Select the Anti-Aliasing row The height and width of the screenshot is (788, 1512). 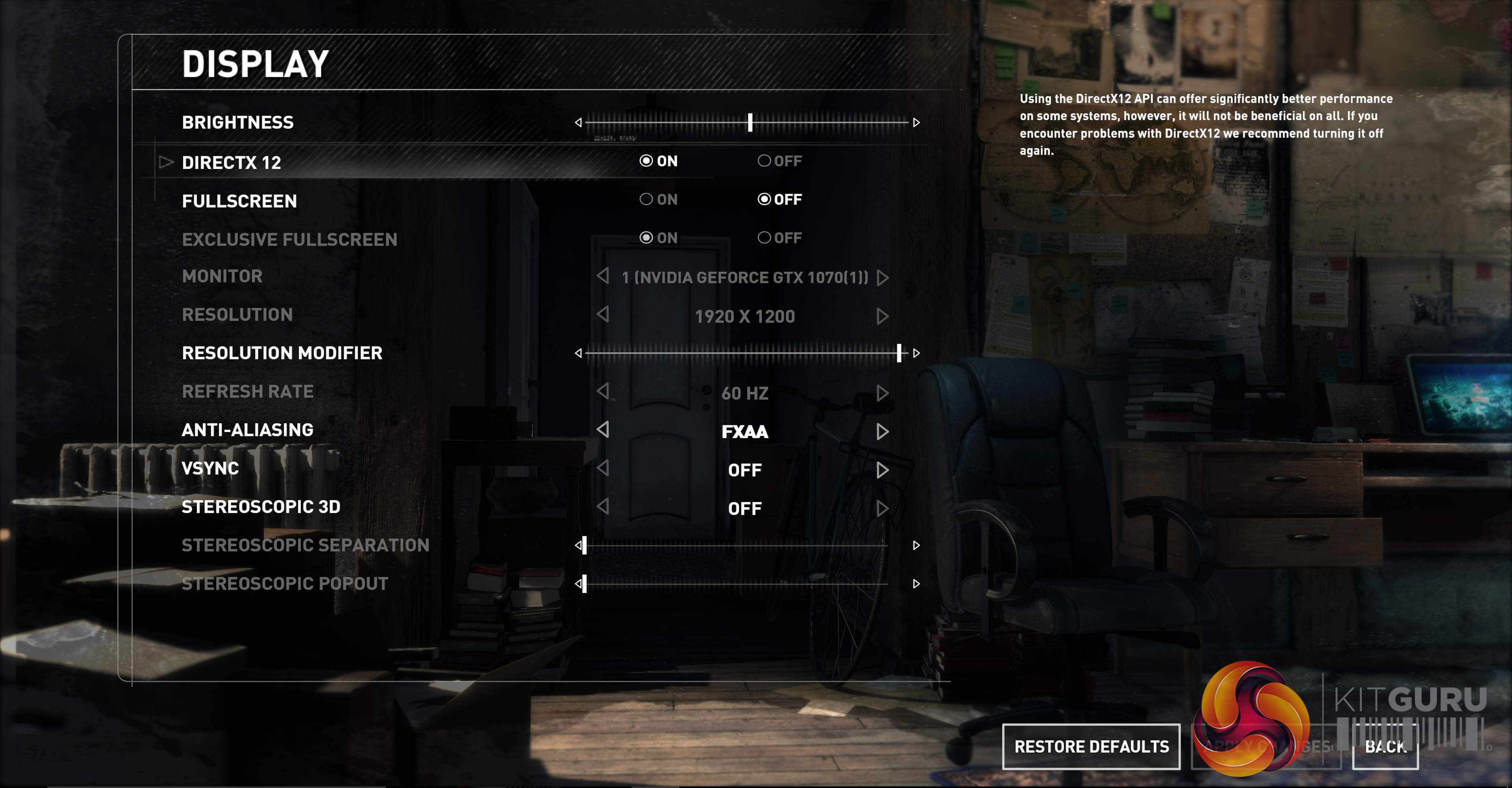tap(247, 430)
